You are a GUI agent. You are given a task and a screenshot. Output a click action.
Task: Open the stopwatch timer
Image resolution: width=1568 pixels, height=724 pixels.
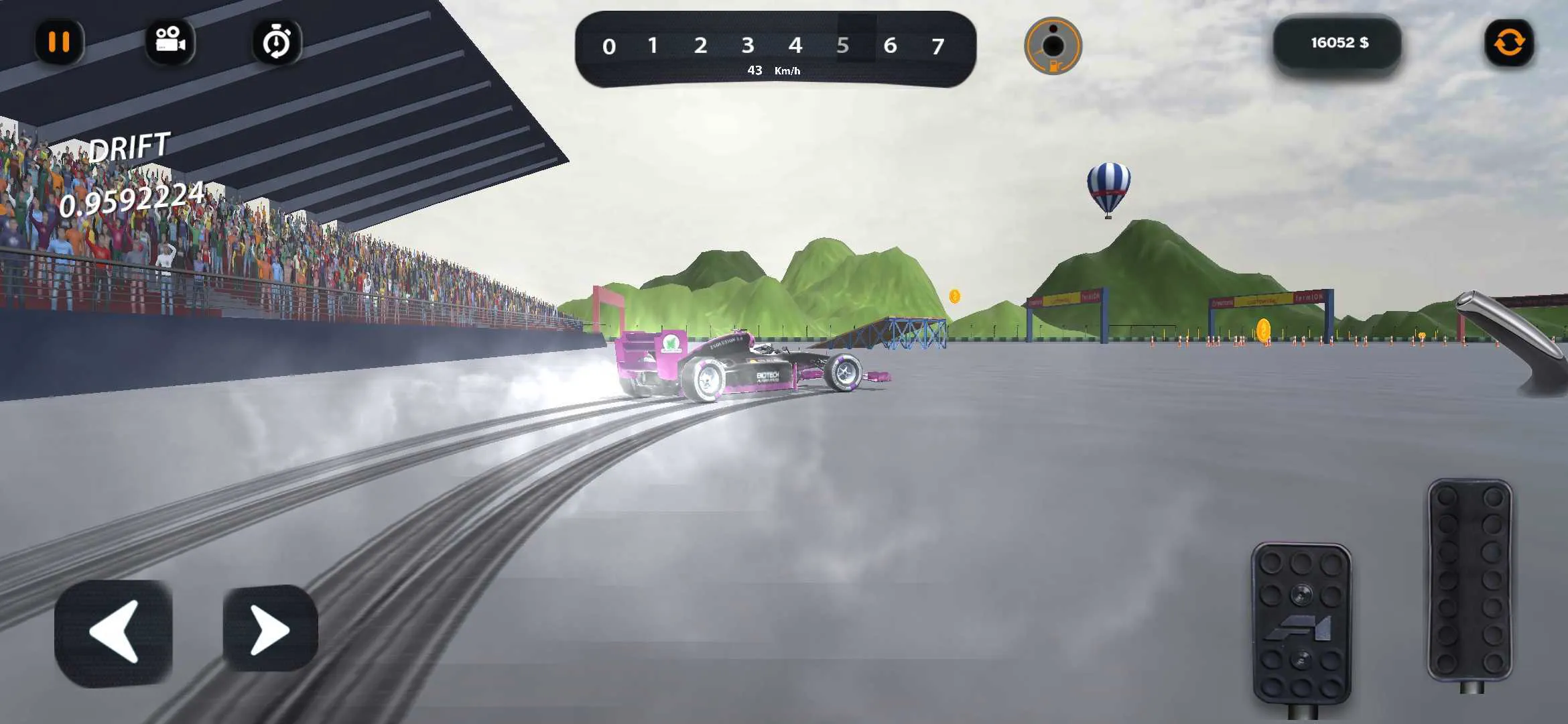coord(276,42)
